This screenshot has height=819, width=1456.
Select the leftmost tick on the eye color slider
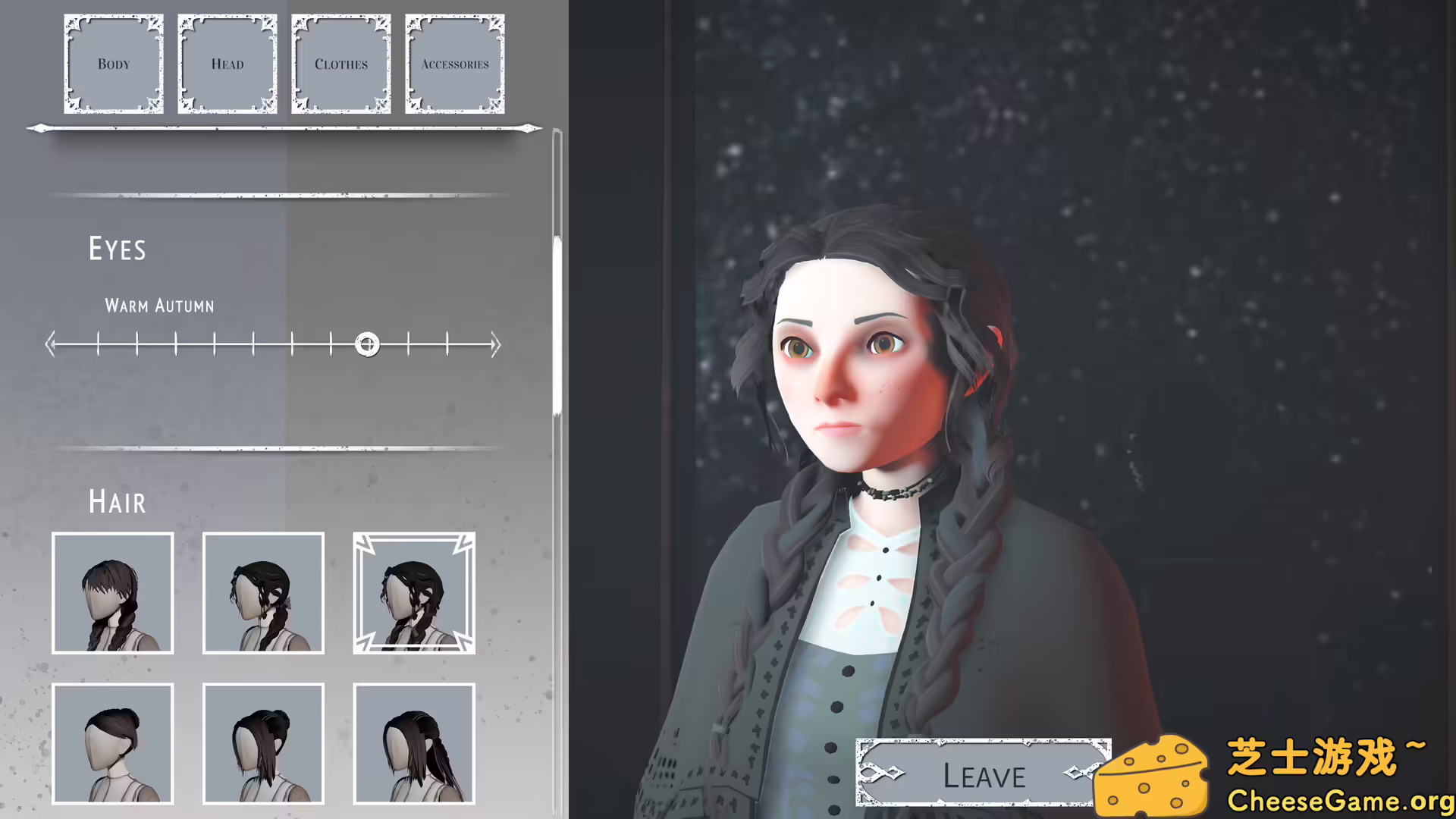pyautogui.click(x=98, y=344)
